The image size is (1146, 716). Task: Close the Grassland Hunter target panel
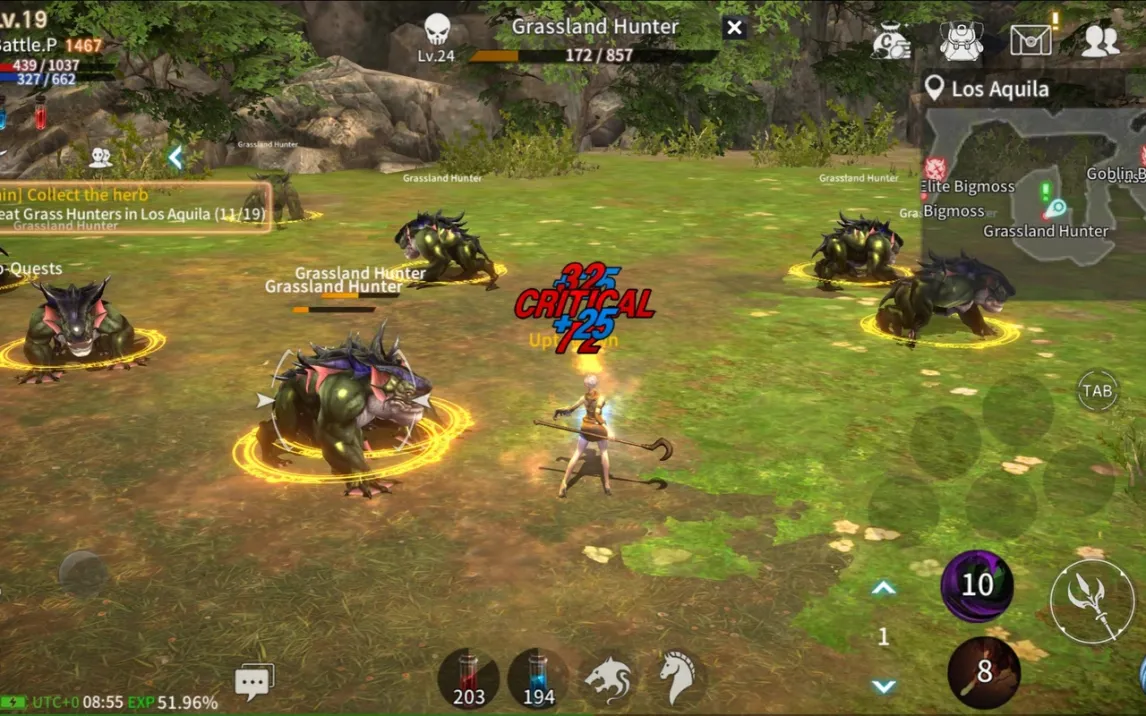pyautogui.click(x=734, y=28)
